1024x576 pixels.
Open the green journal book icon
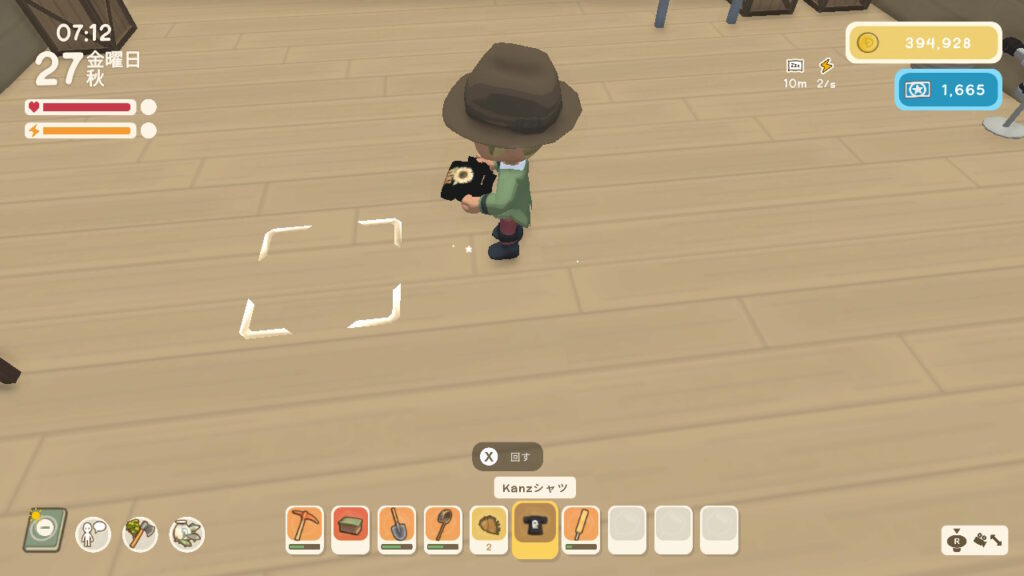(x=45, y=530)
